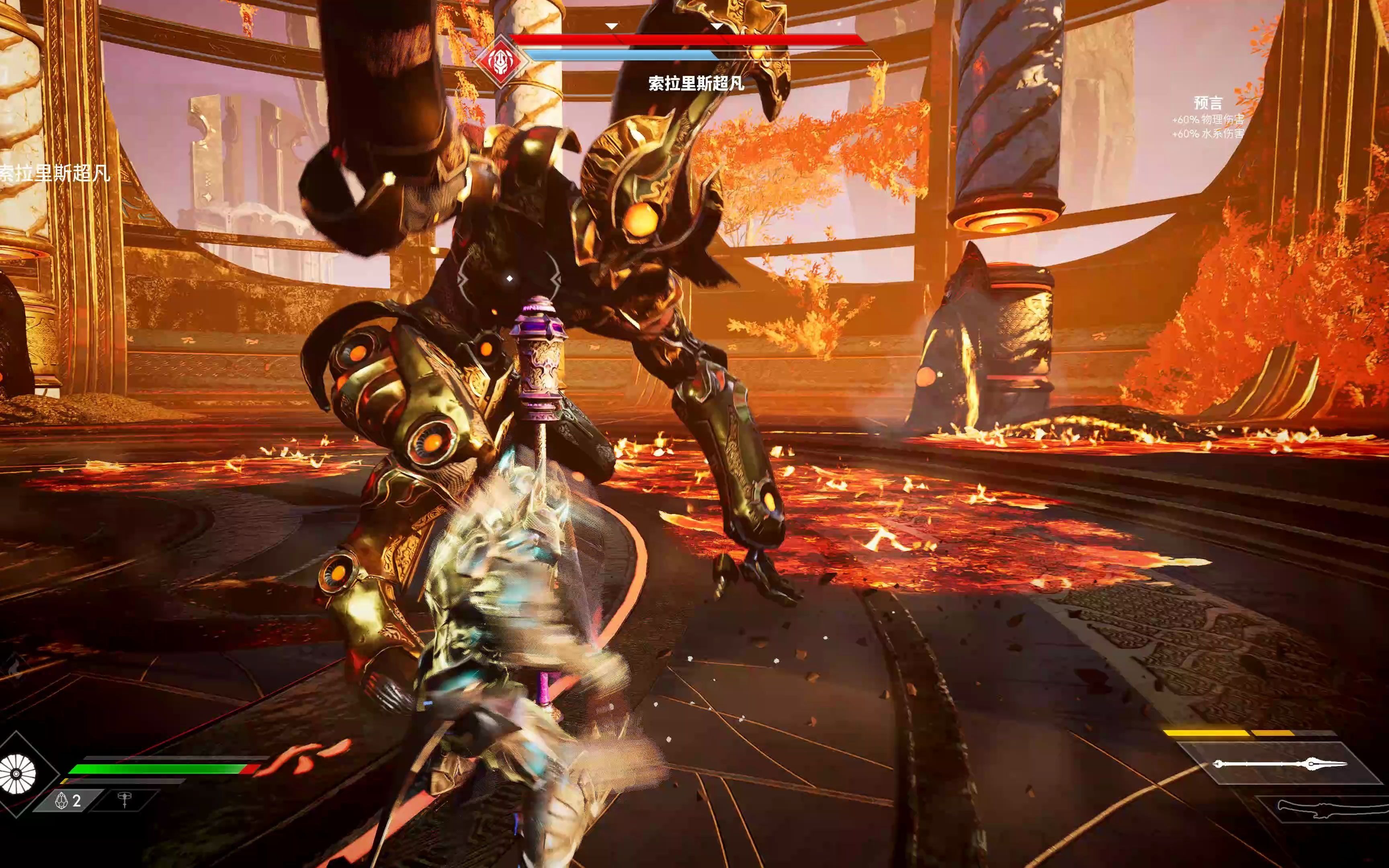Image resolution: width=1389 pixels, height=868 pixels.
Task: Use the life stone healing slot
Action: tap(68, 800)
